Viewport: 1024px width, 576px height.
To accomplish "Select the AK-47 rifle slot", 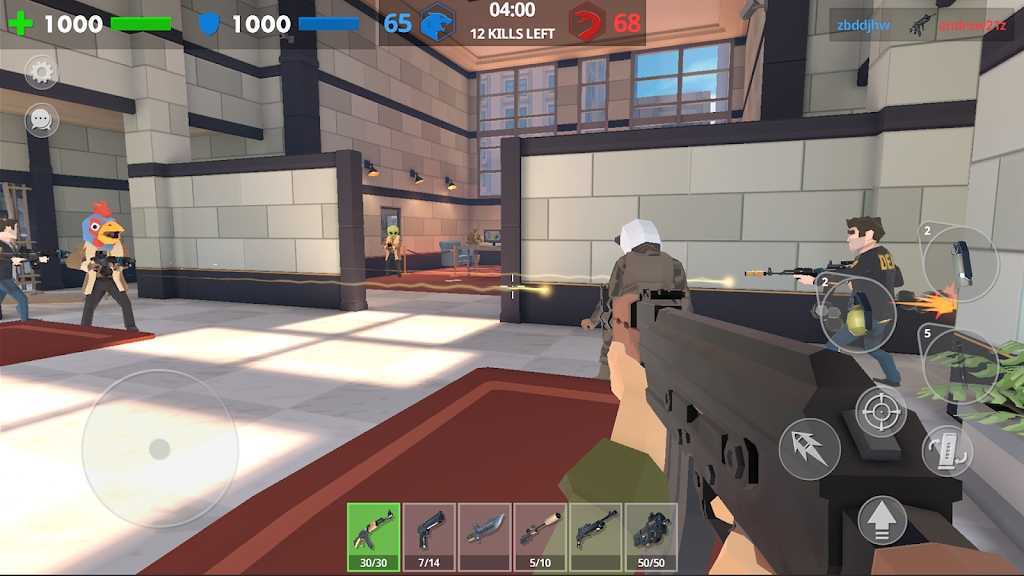I will (373, 537).
